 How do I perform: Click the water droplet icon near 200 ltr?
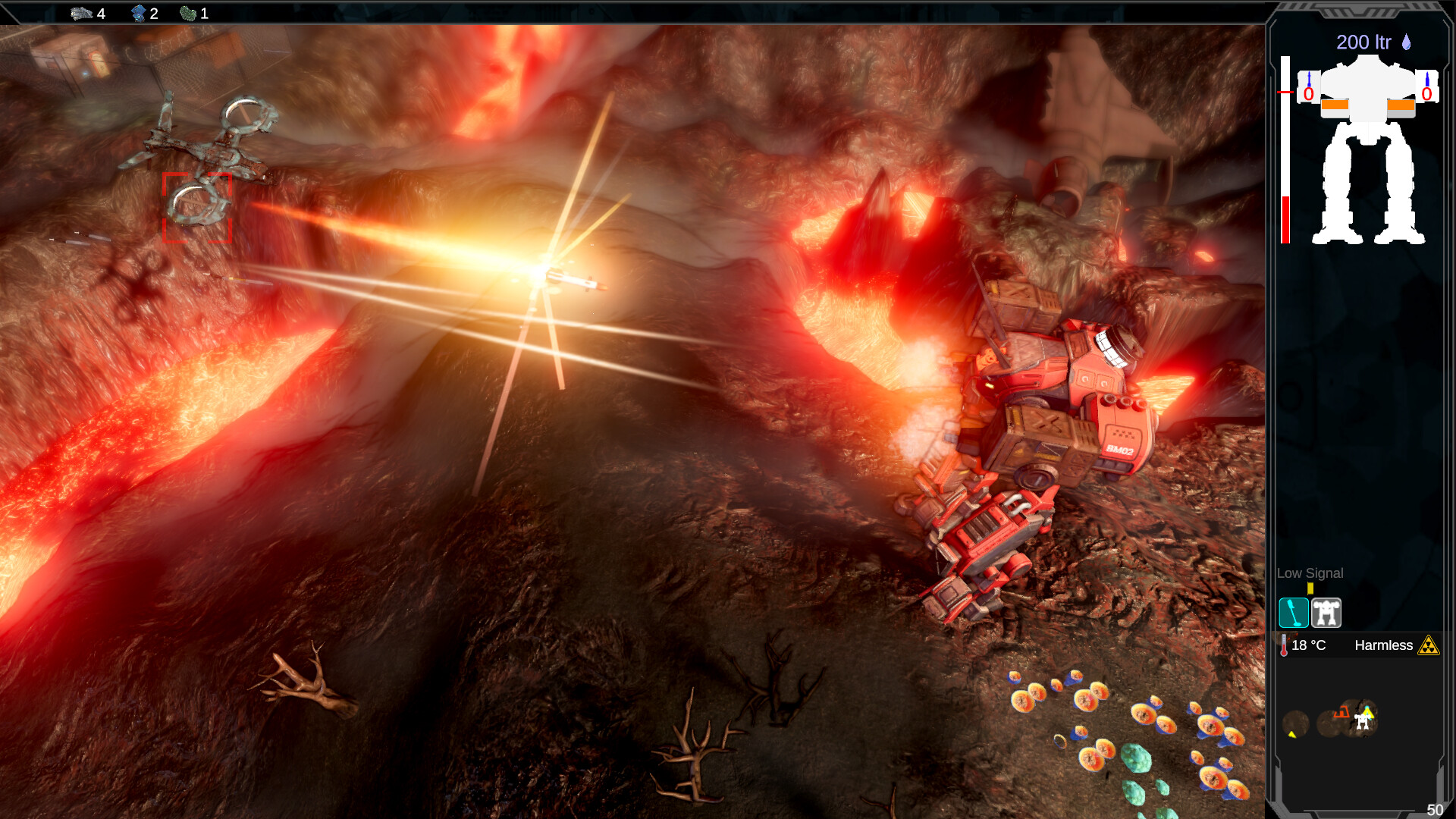(1406, 43)
